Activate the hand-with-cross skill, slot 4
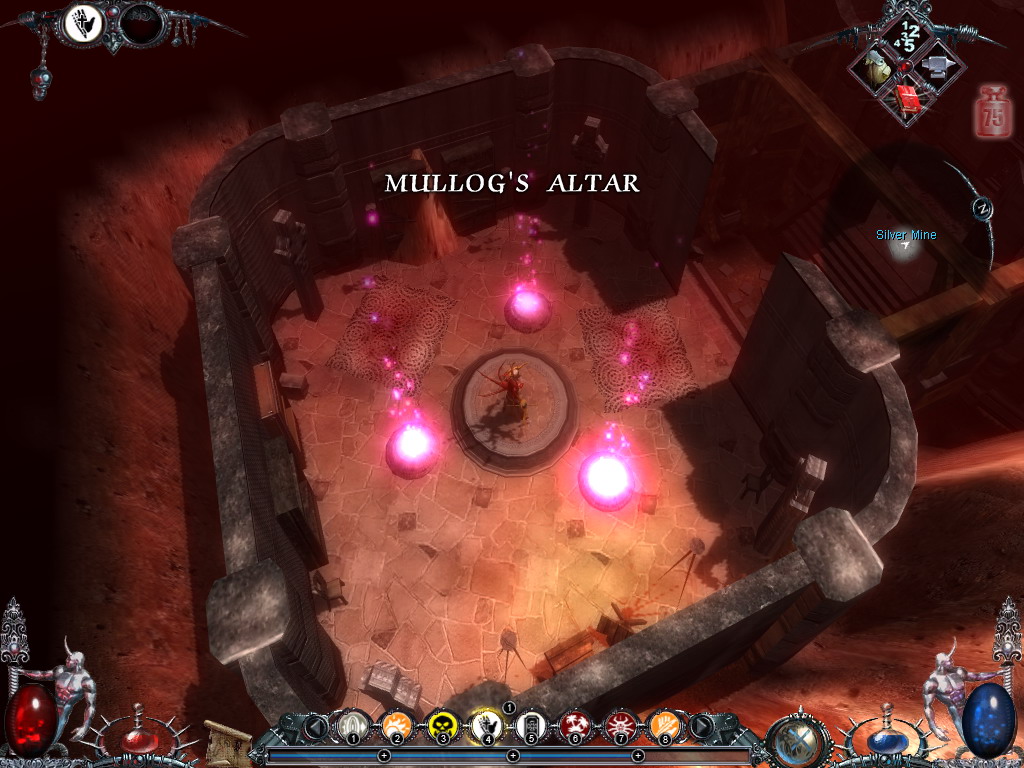The height and width of the screenshot is (768, 1024). [486, 724]
